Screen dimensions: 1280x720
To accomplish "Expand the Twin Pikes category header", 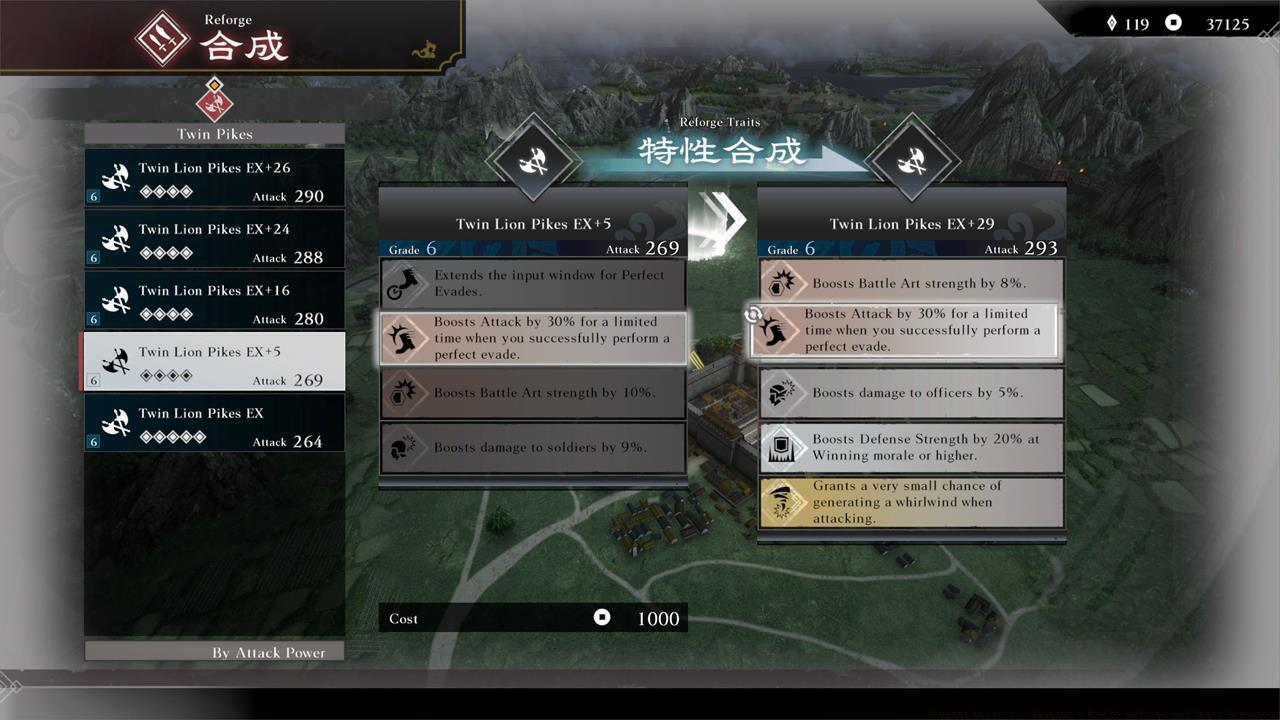I will 214,133.
